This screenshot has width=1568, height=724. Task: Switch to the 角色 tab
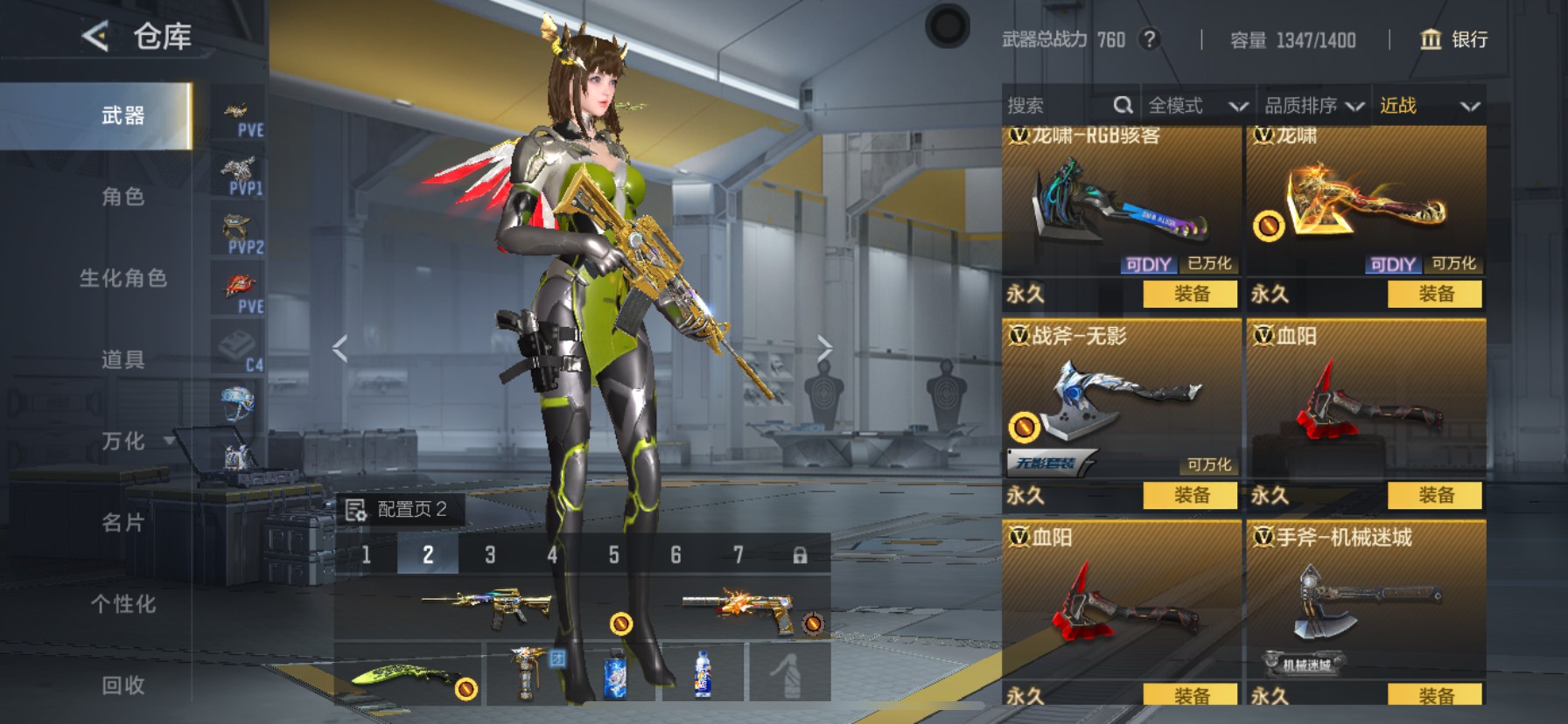(x=122, y=197)
